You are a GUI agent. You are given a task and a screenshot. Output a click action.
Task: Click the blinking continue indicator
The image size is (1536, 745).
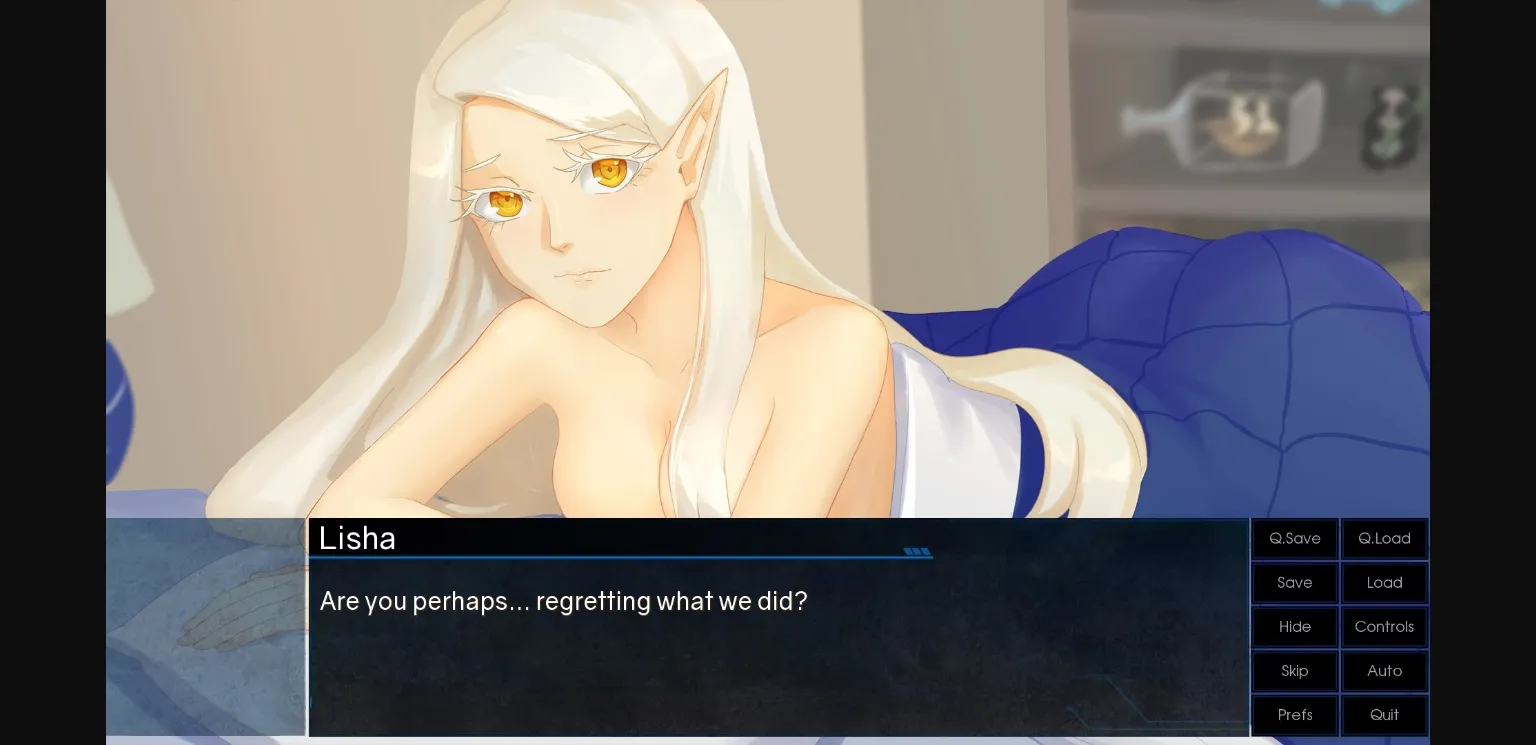[917, 551]
